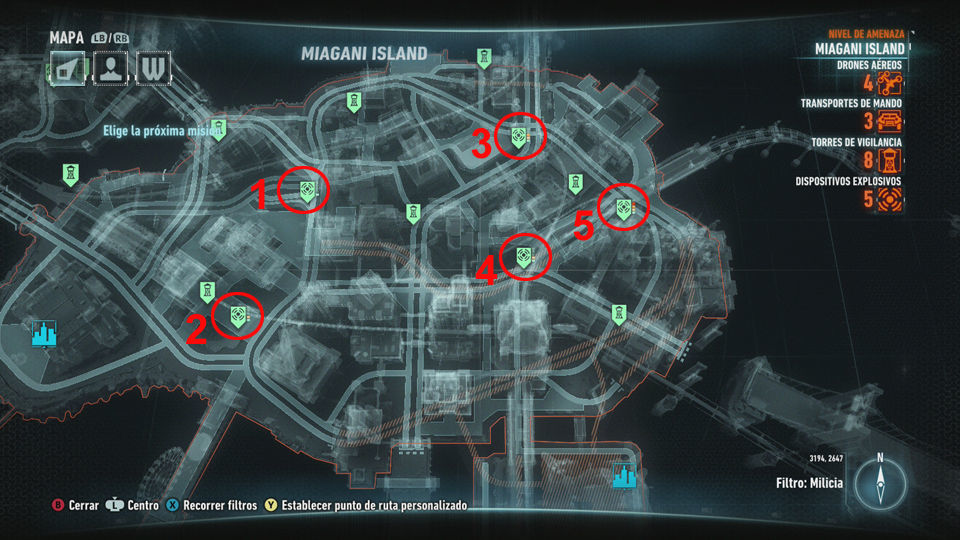This screenshot has height=540, width=960.
Task: Select watchtower marker beside 'Elige la próxima misión'
Action: point(219,129)
